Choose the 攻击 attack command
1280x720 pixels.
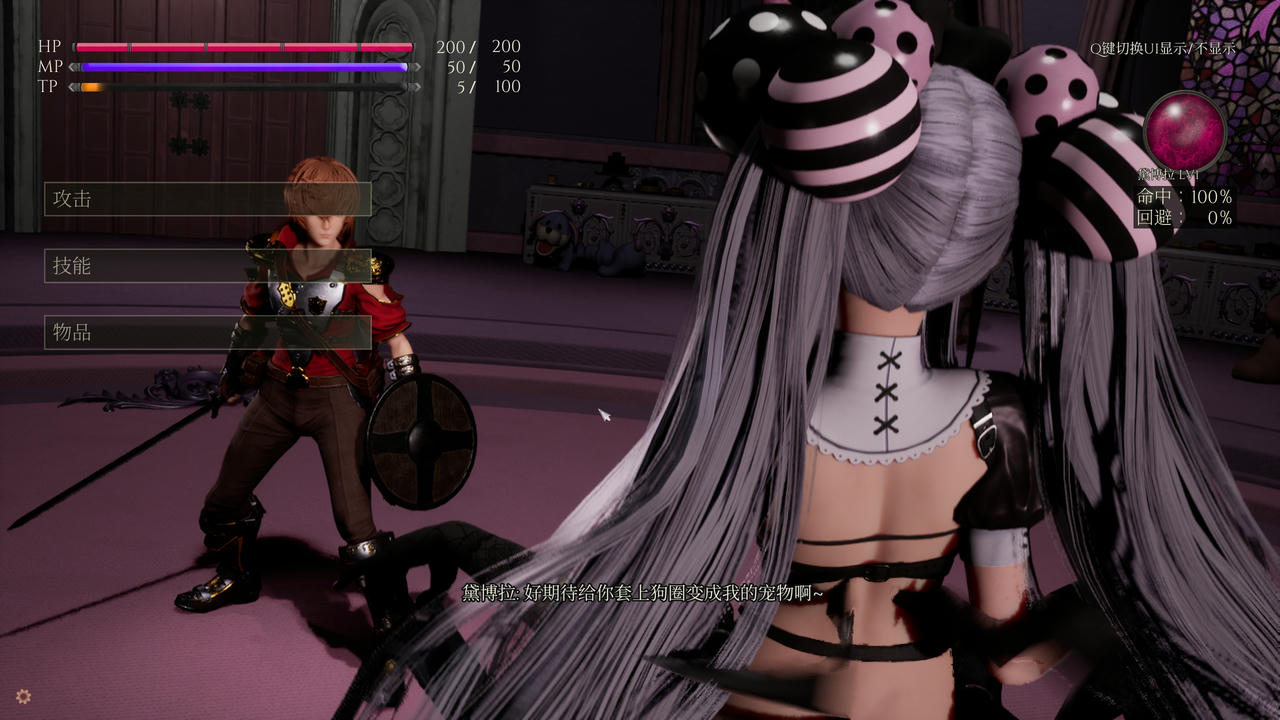pyautogui.click(x=207, y=199)
